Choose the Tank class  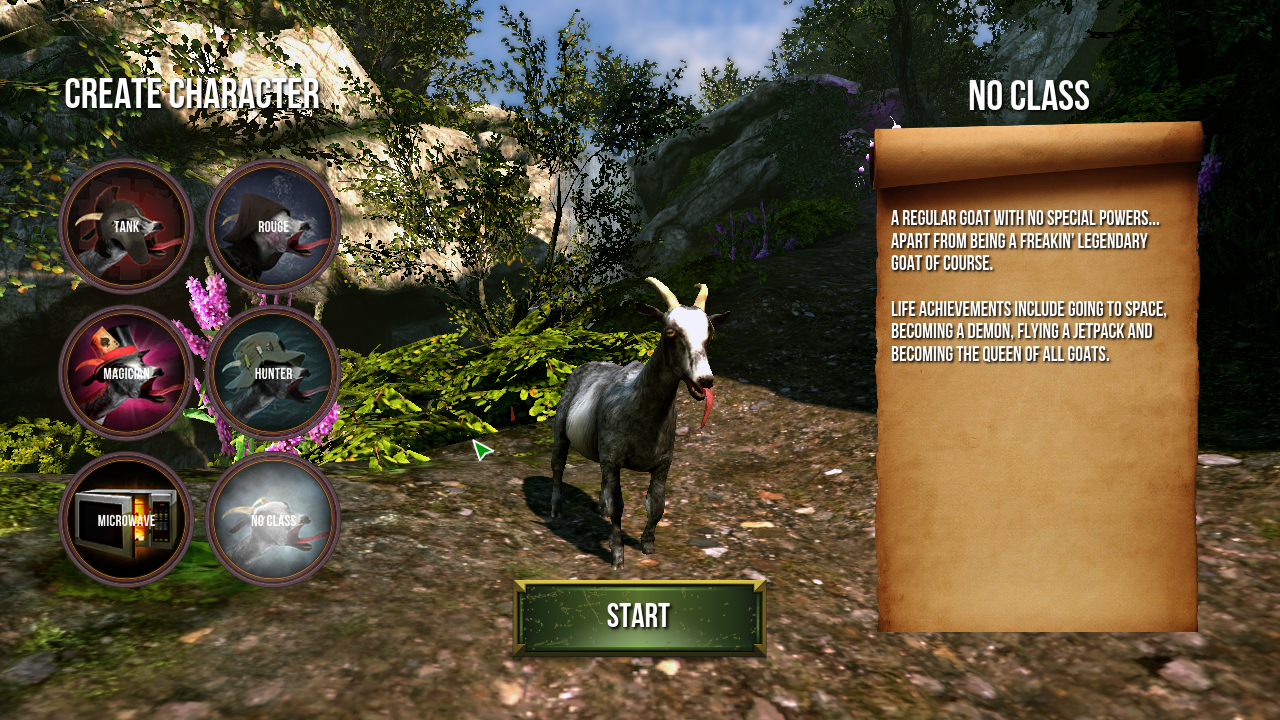pos(126,227)
